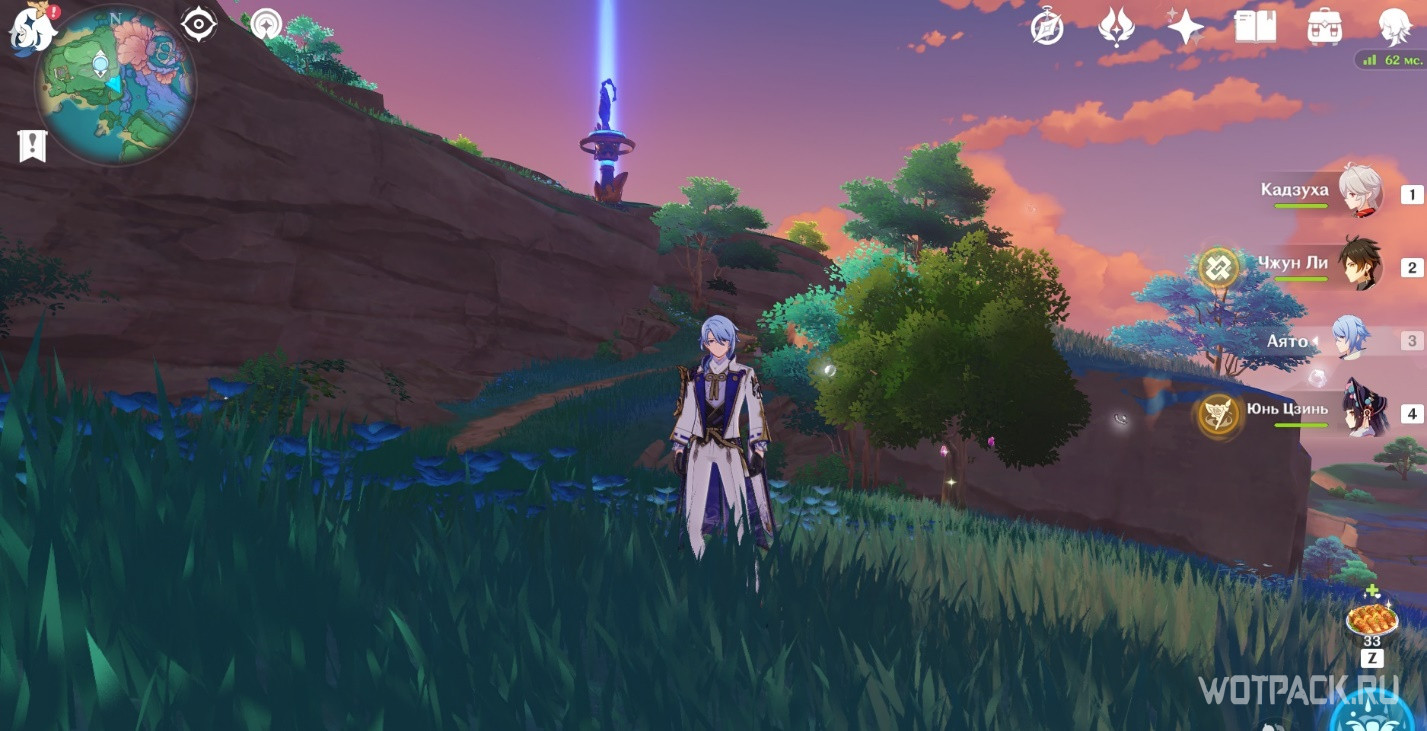Open the inventory backpack icon
The image size is (1427, 731).
1325,28
